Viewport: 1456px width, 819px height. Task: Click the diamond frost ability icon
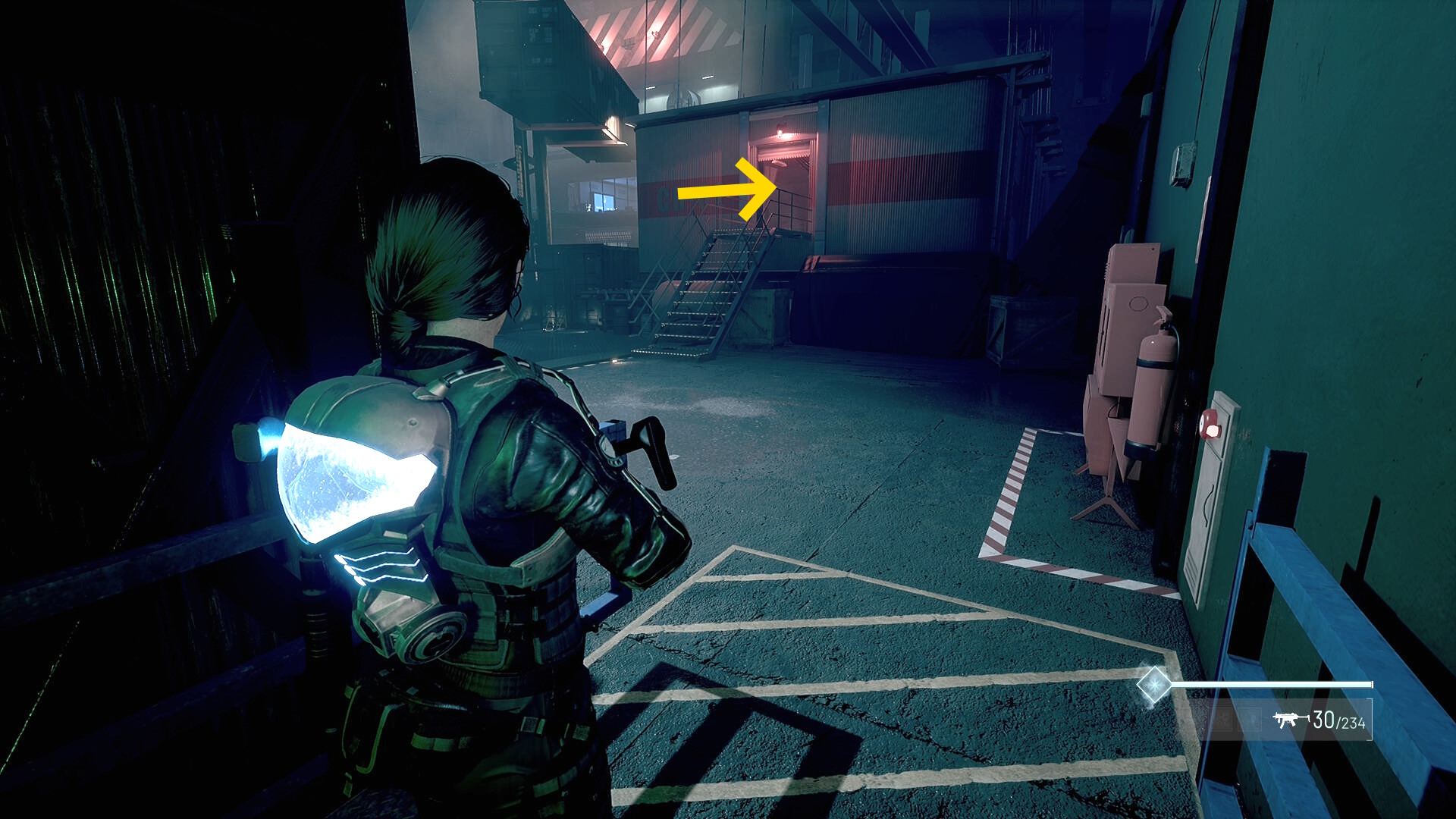[x=1153, y=684]
